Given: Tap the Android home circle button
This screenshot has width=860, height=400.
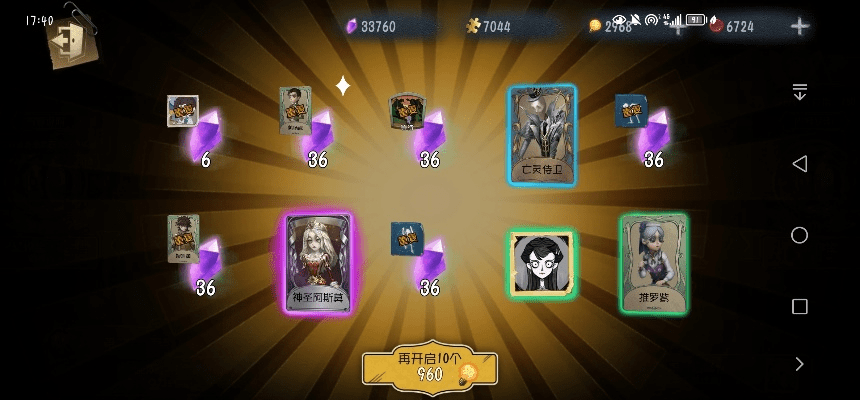Looking at the screenshot, I should click(x=799, y=235).
